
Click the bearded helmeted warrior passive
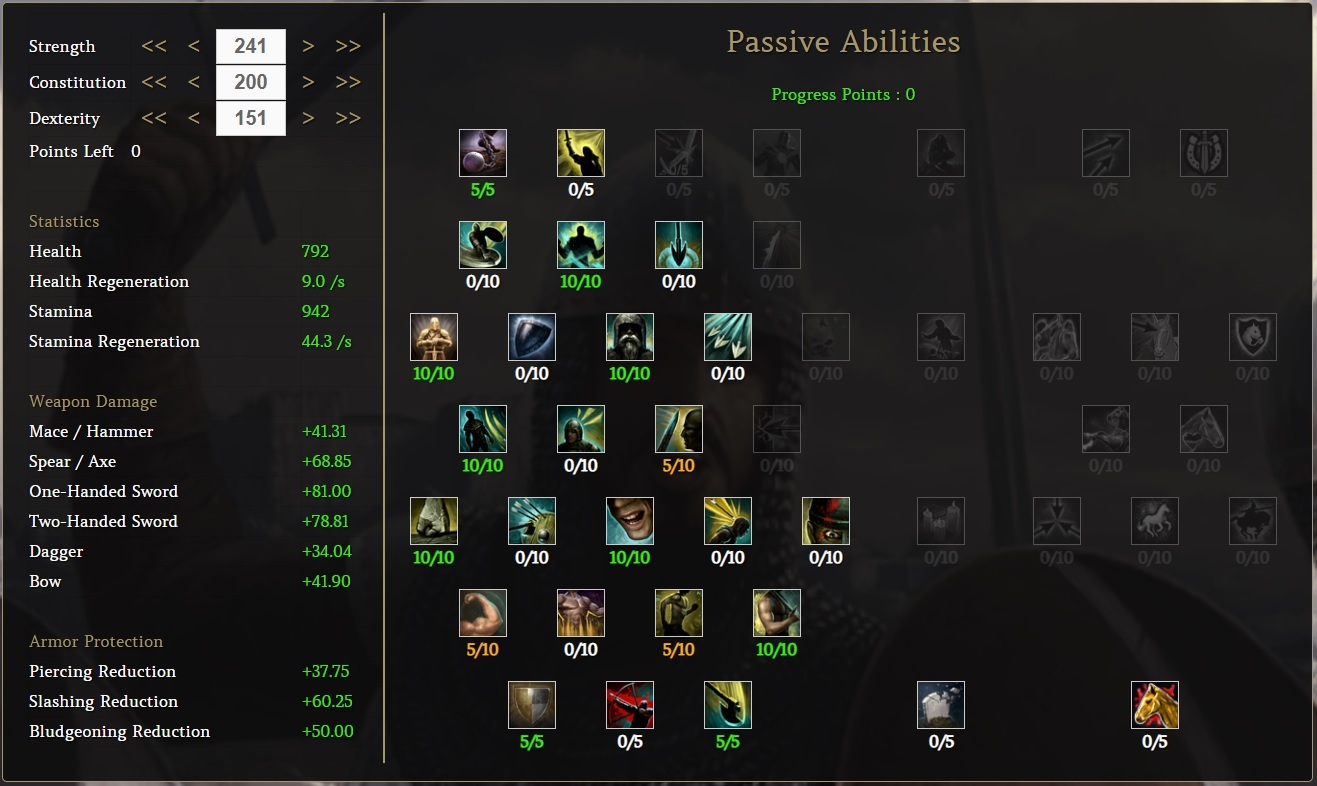[x=630, y=337]
